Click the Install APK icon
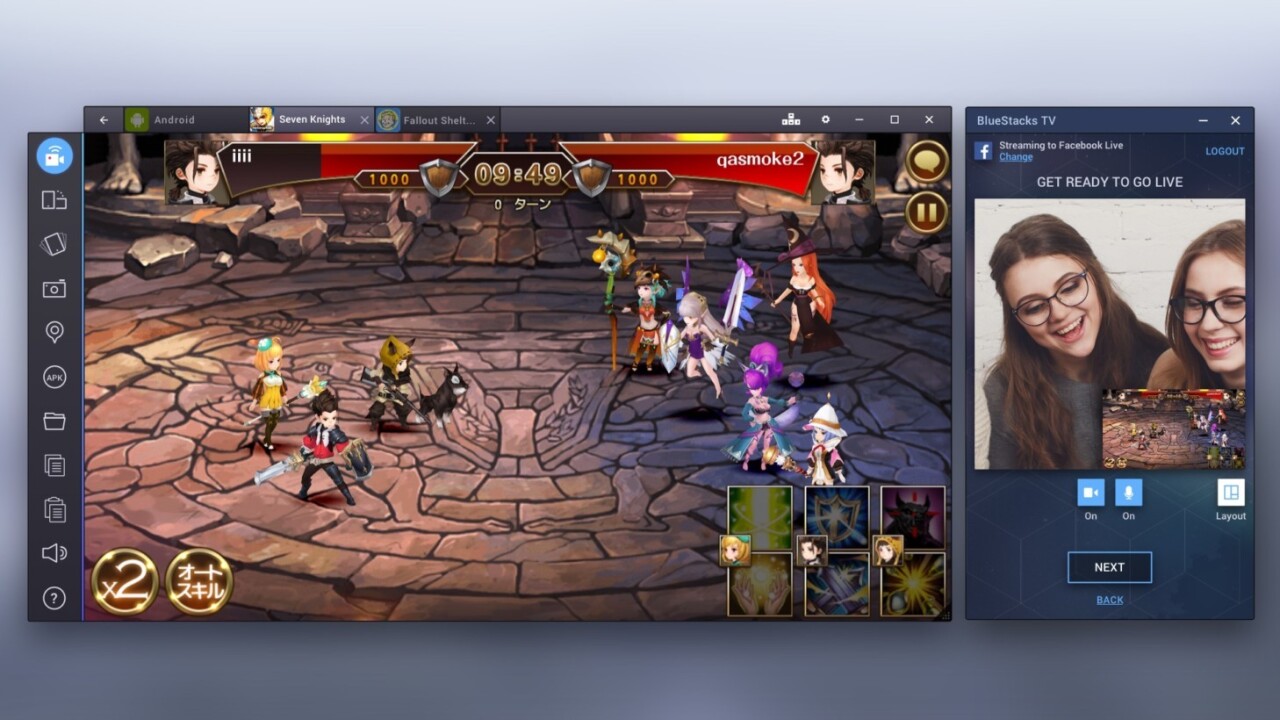The height and width of the screenshot is (720, 1280). click(54, 376)
